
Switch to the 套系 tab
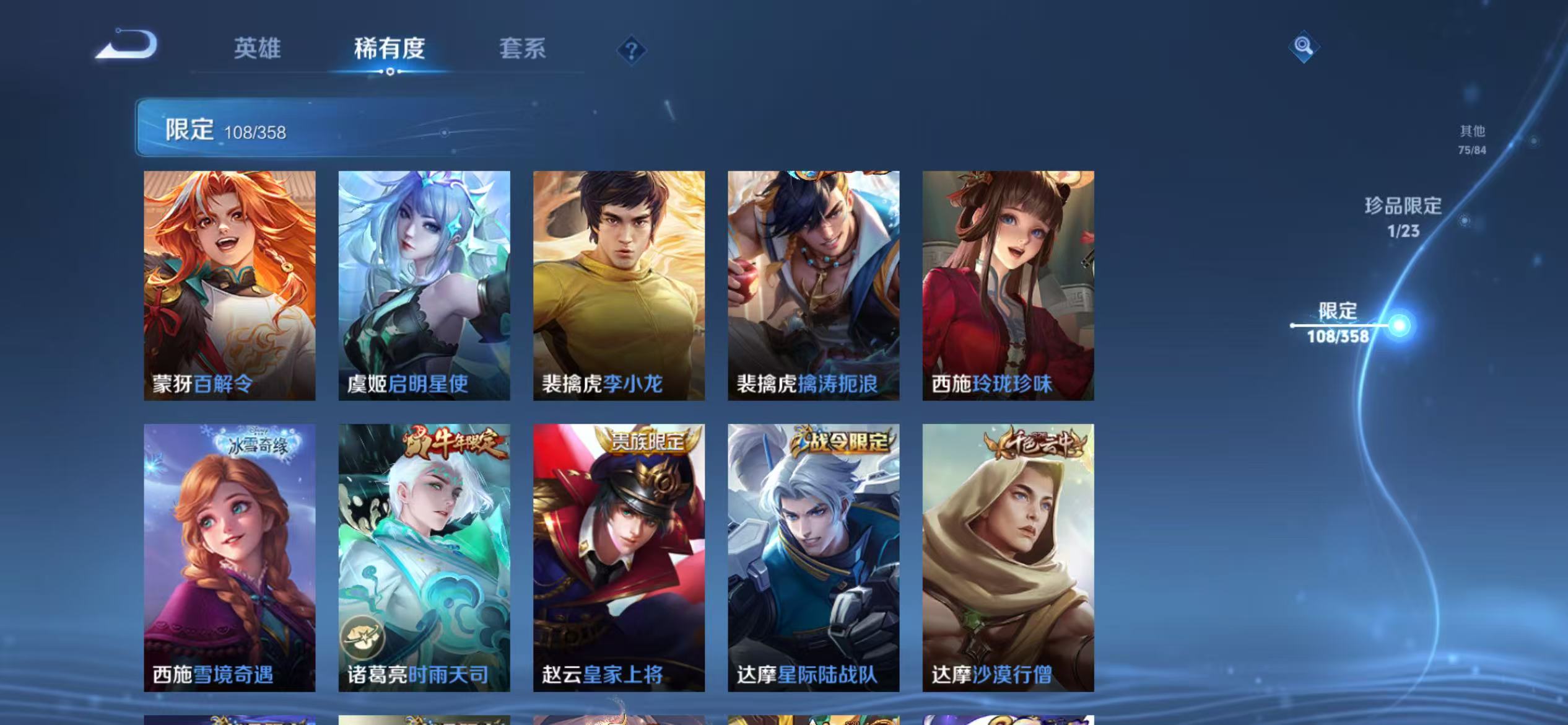(522, 48)
